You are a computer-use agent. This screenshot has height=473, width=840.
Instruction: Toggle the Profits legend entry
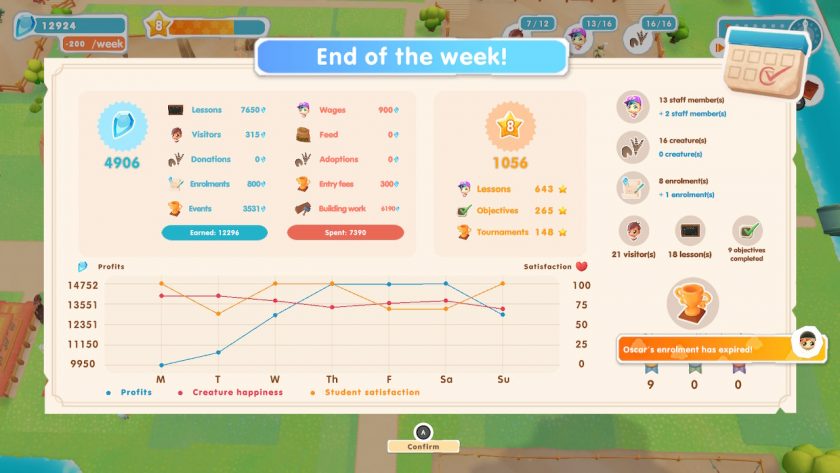pos(129,392)
